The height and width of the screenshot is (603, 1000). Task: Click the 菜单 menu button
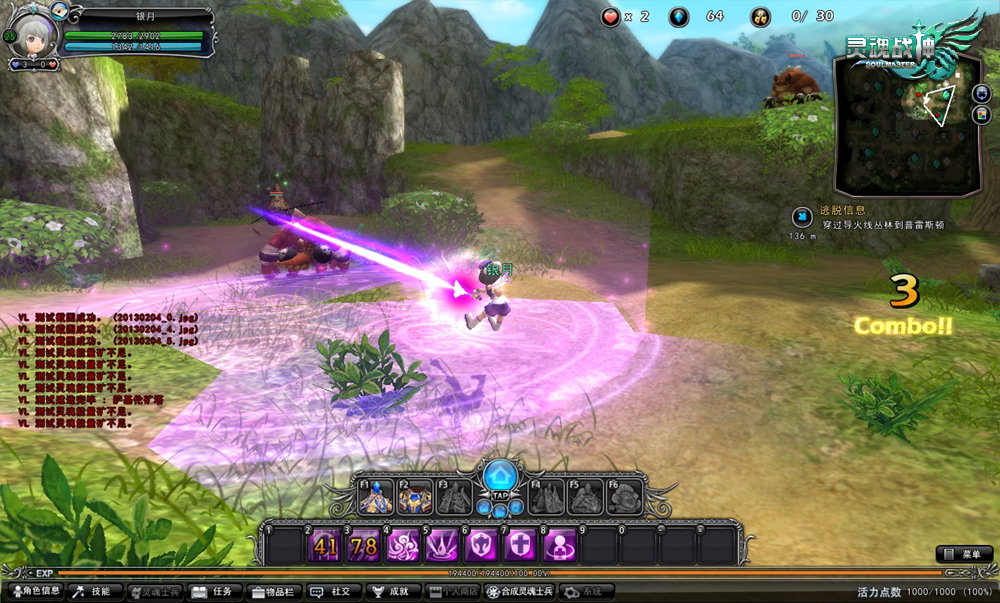pos(964,554)
